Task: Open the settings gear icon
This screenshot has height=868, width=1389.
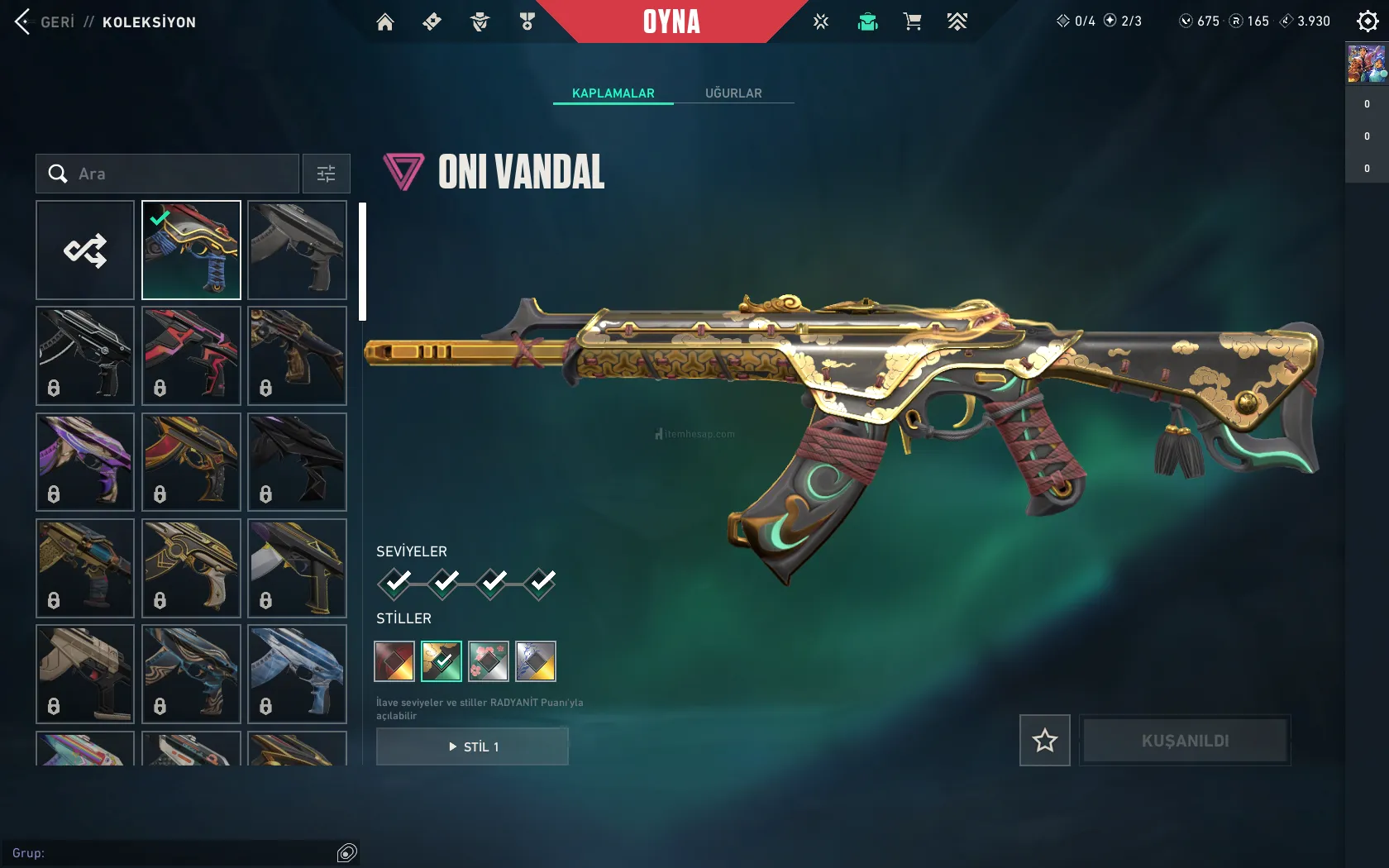Action: (1368, 21)
